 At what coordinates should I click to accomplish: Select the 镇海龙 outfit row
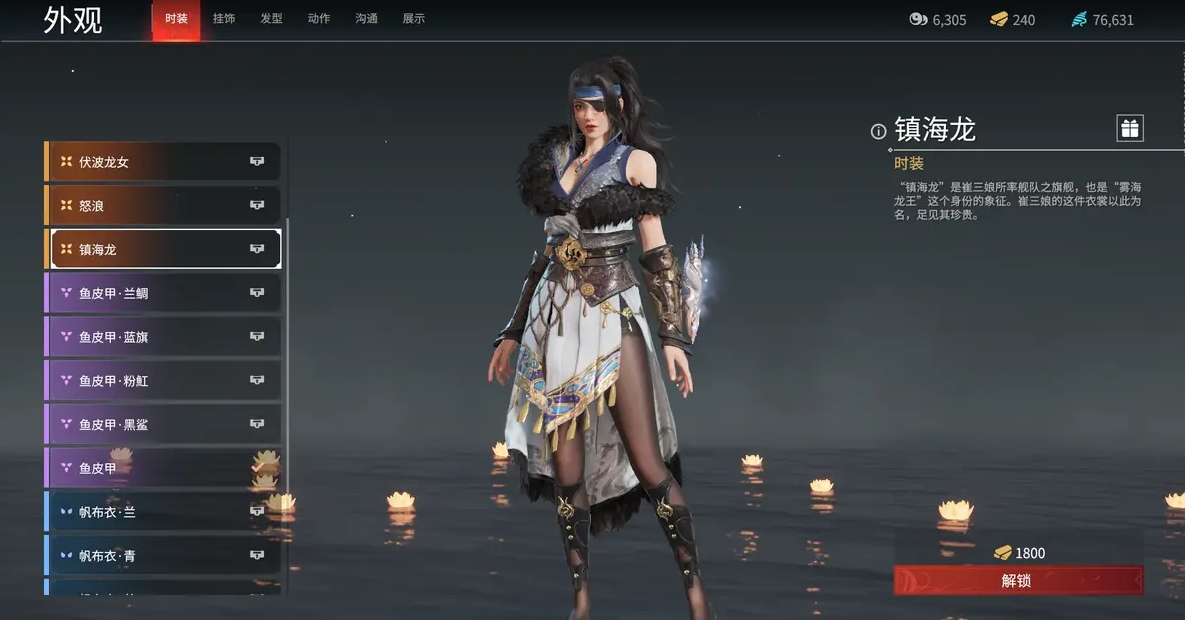click(x=165, y=249)
